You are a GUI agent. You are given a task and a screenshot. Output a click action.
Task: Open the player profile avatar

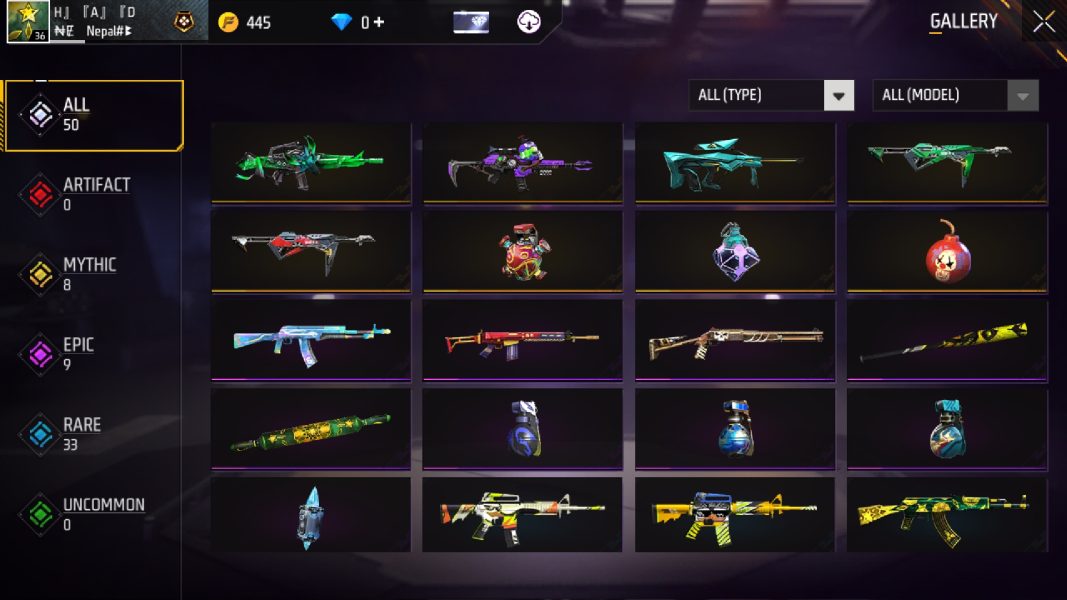tap(28, 21)
